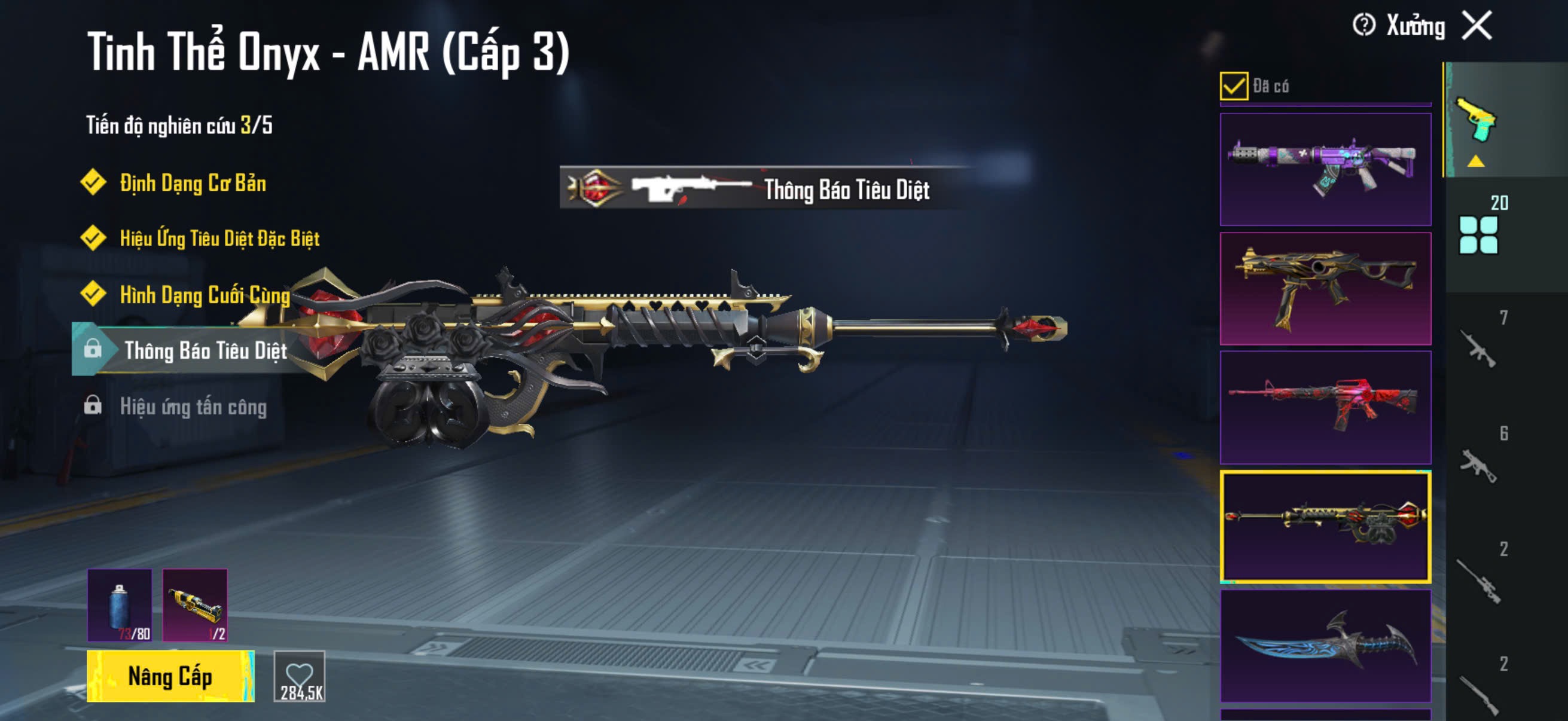Toggle the Đã có owned checkbox
The height and width of the screenshot is (721, 1568).
pos(1234,85)
